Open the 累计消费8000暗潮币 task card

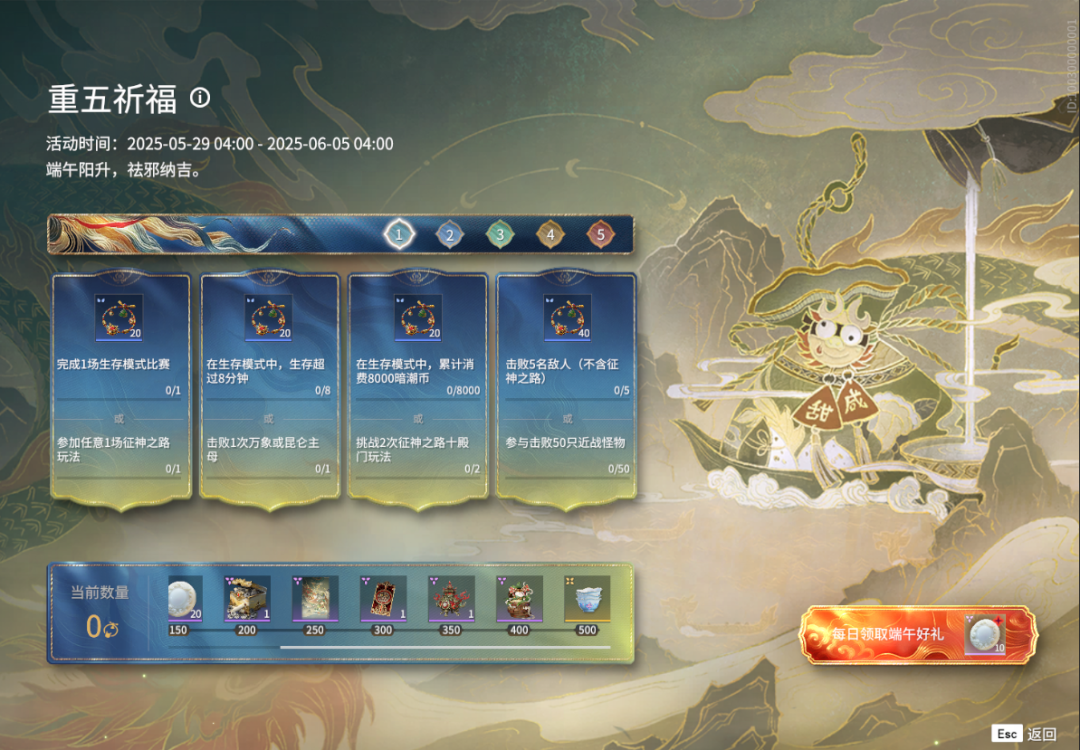418,385
